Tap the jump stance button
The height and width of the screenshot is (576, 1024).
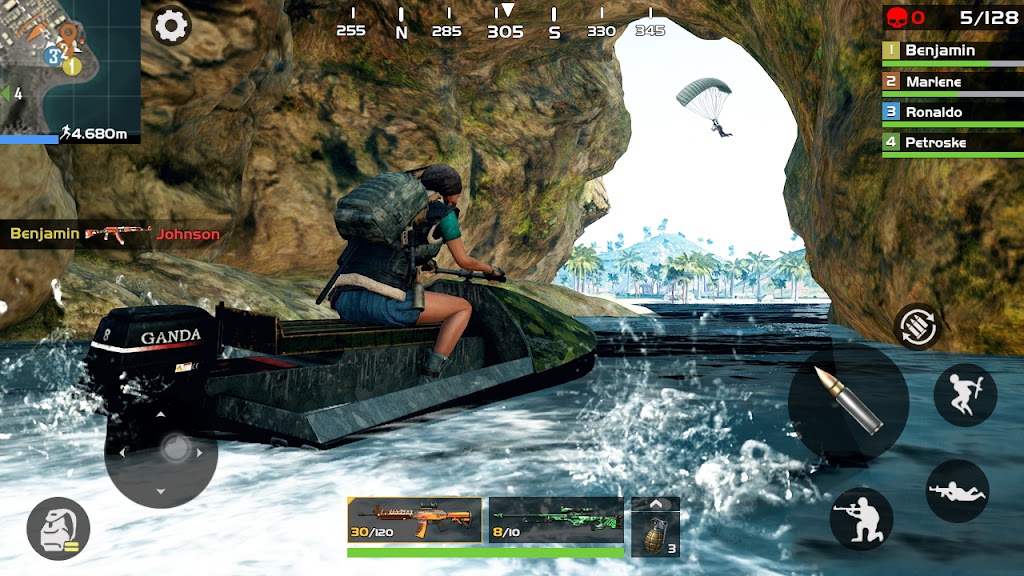coord(964,395)
